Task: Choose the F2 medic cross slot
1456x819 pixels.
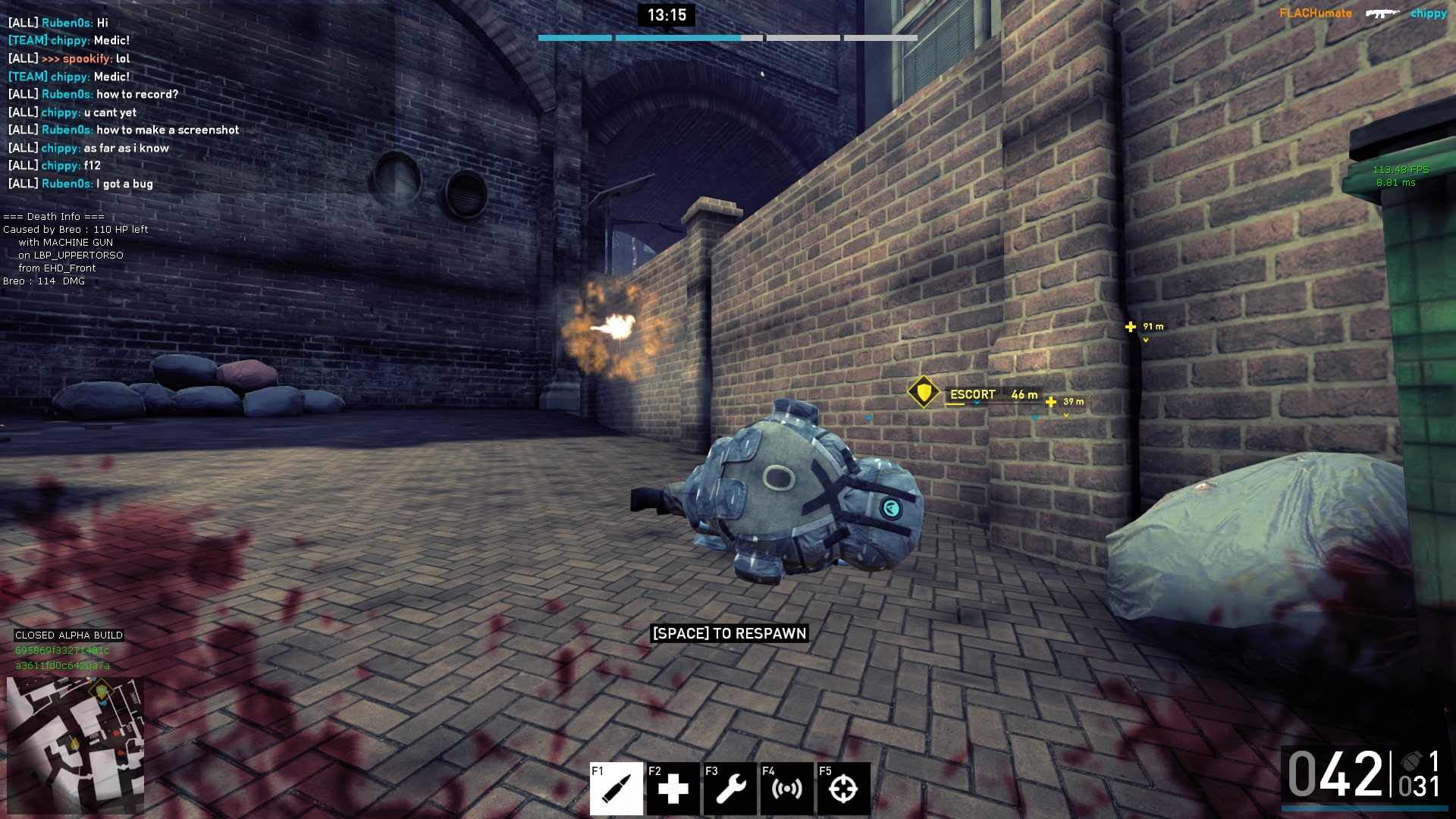Action: [x=673, y=789]
